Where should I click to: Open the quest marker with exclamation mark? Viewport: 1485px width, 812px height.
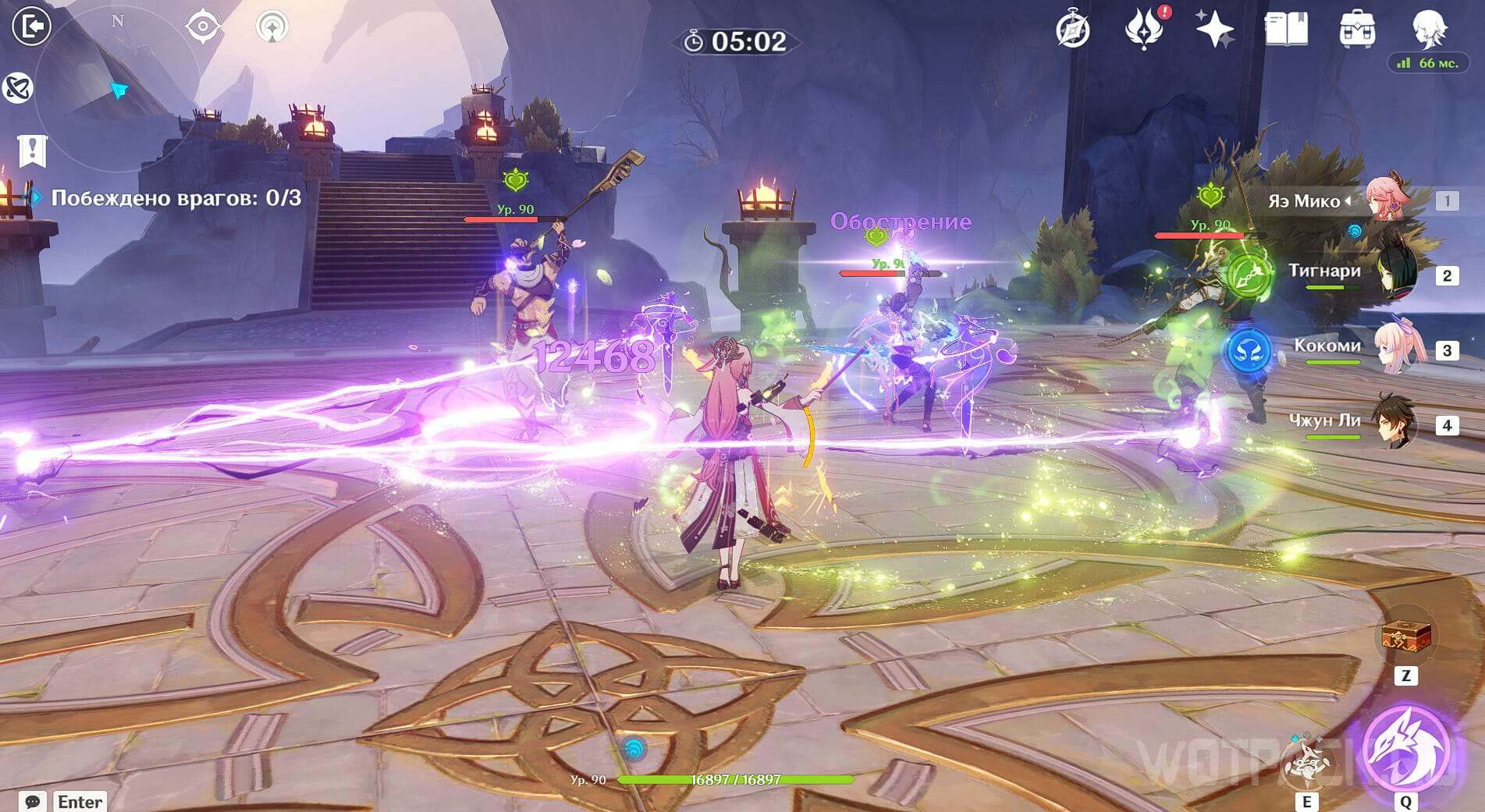tap(32, 150)
